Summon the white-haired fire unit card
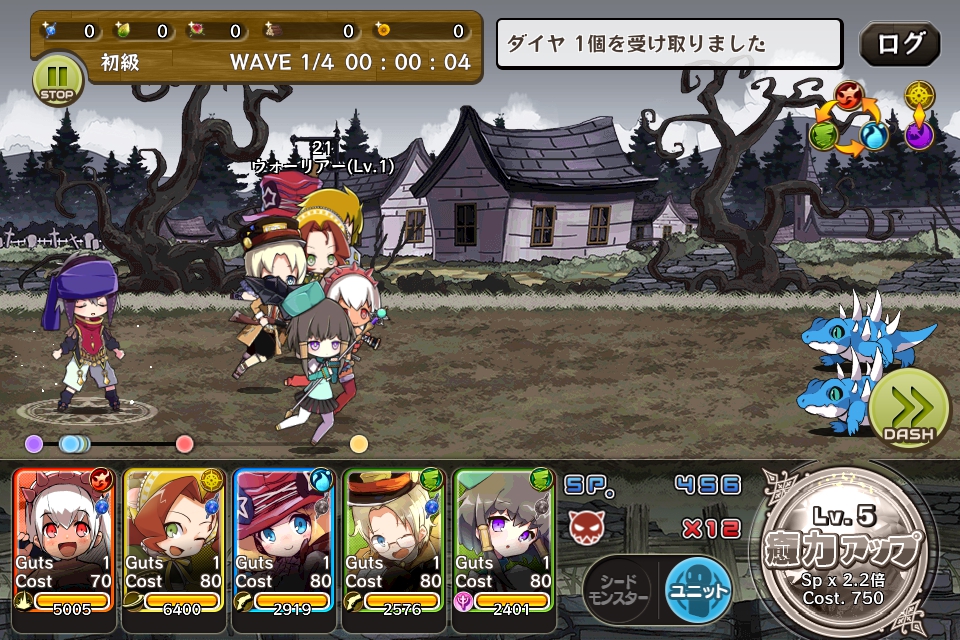 pyautogui.click(x=65, y=540)
